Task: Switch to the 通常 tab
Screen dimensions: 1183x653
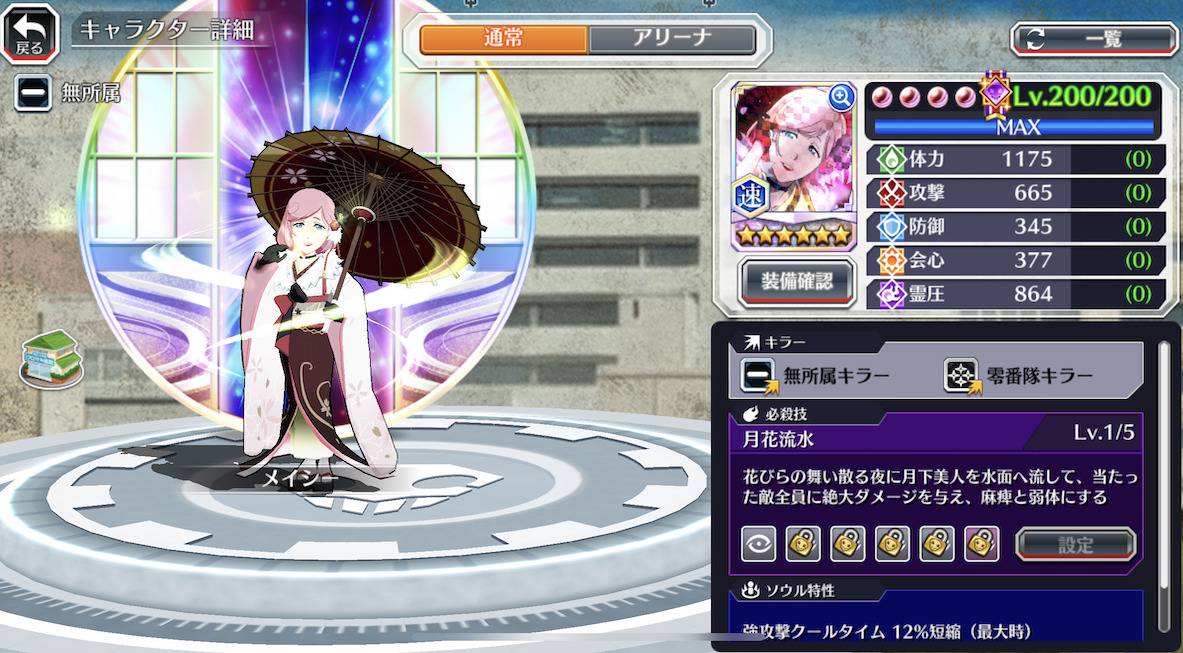Action: (x=503, y=39)
